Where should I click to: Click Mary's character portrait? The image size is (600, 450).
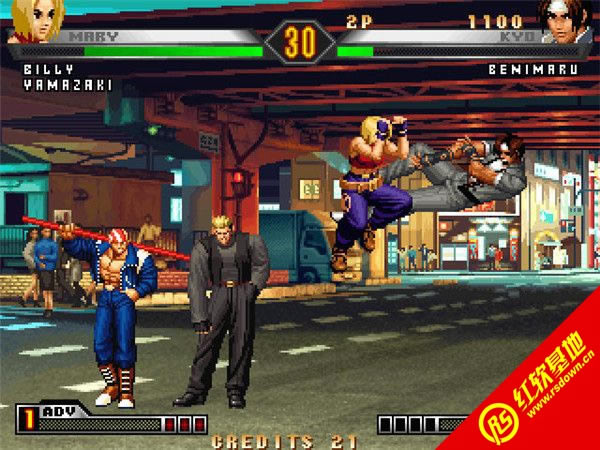35,20
